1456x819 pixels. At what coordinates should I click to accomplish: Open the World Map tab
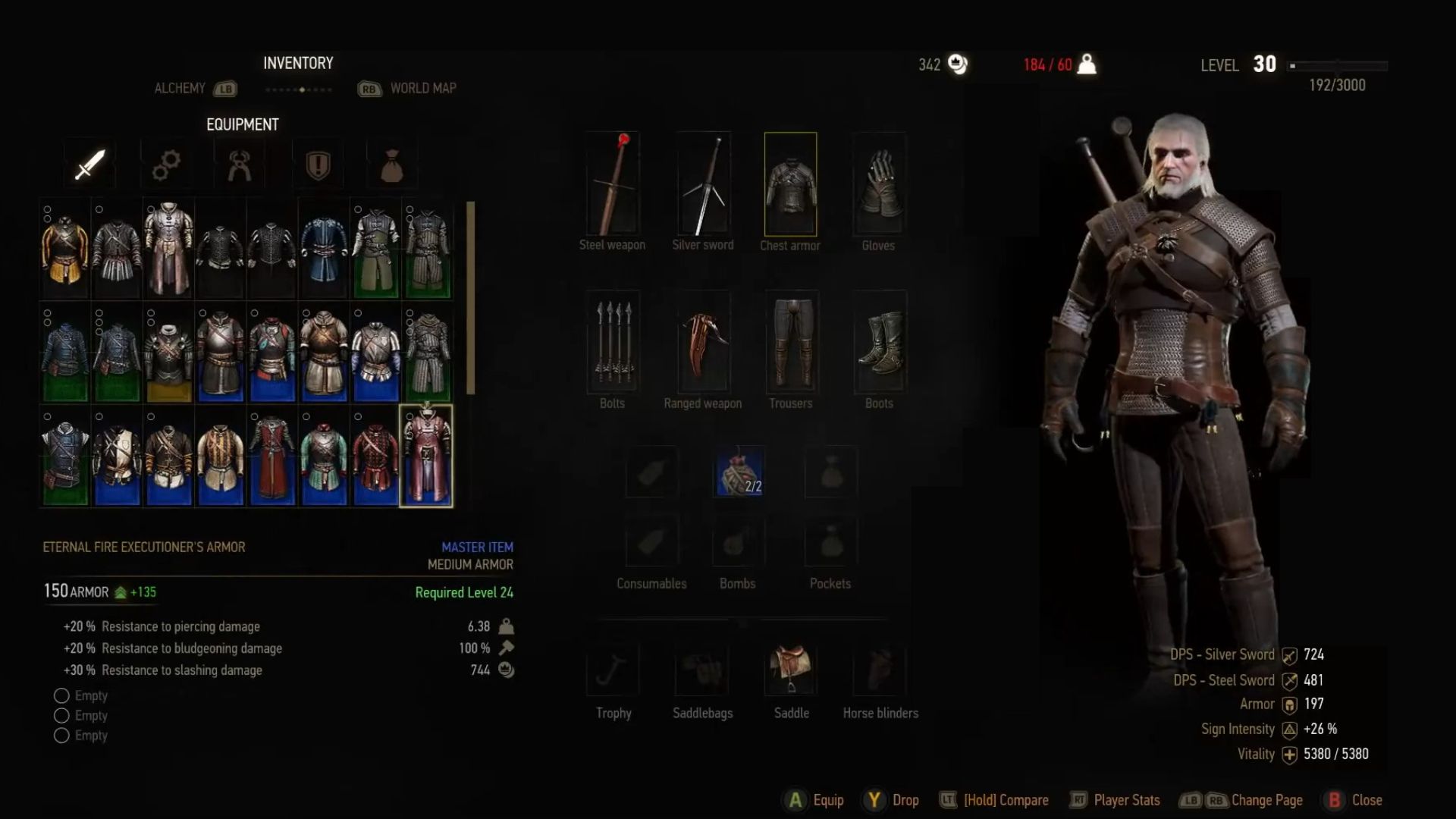click(422, 88)
